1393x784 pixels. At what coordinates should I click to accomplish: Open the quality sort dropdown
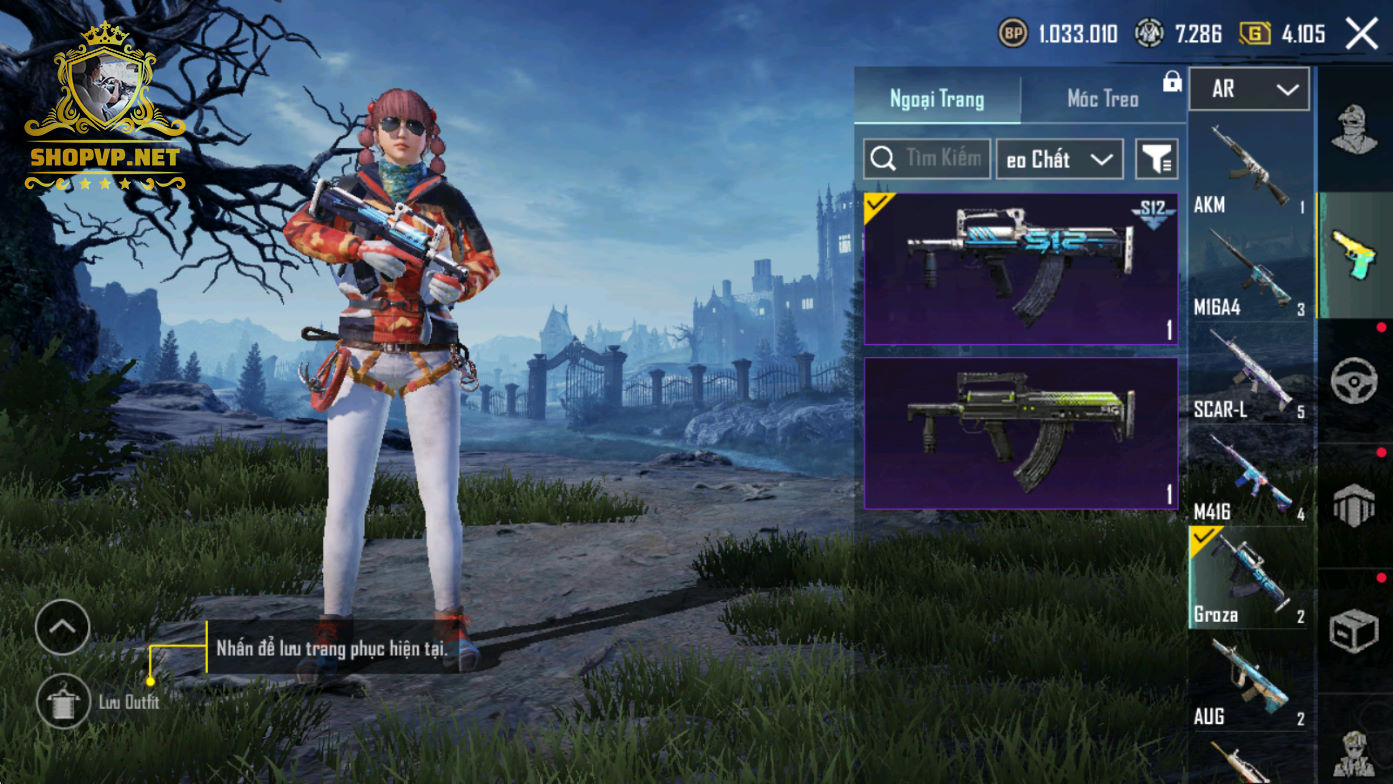click(x=1059, y=159)
